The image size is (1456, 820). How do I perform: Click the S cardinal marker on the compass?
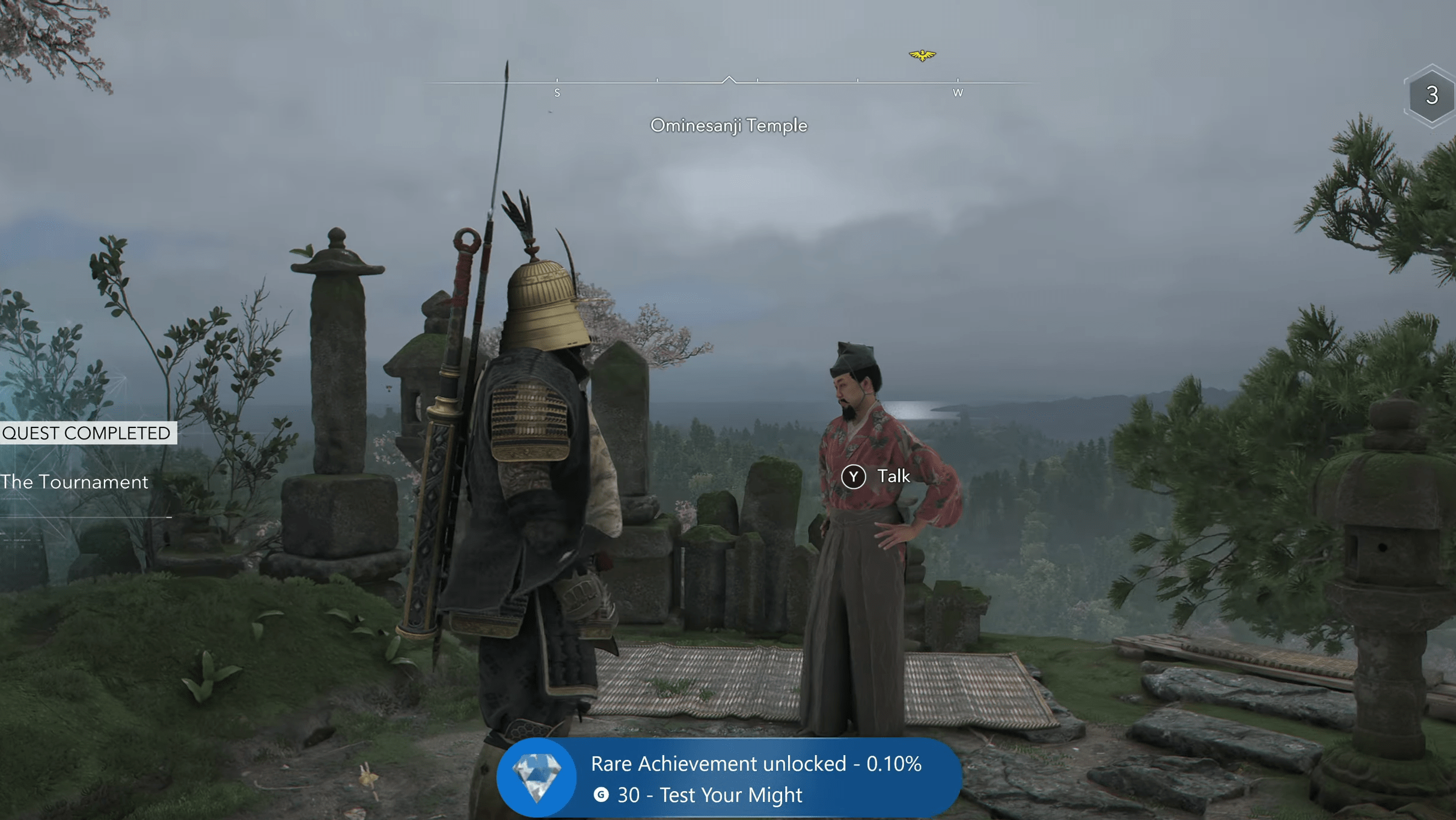558,93
